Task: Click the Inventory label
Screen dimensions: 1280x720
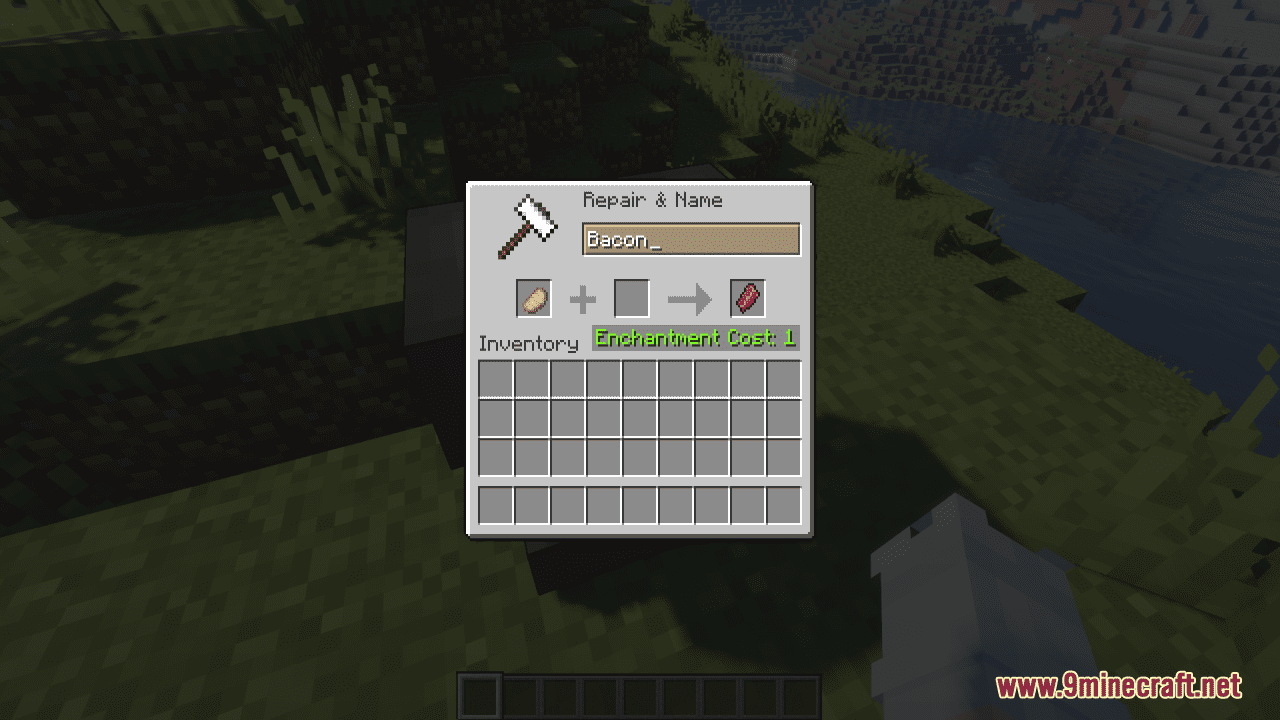Action: 529,343
